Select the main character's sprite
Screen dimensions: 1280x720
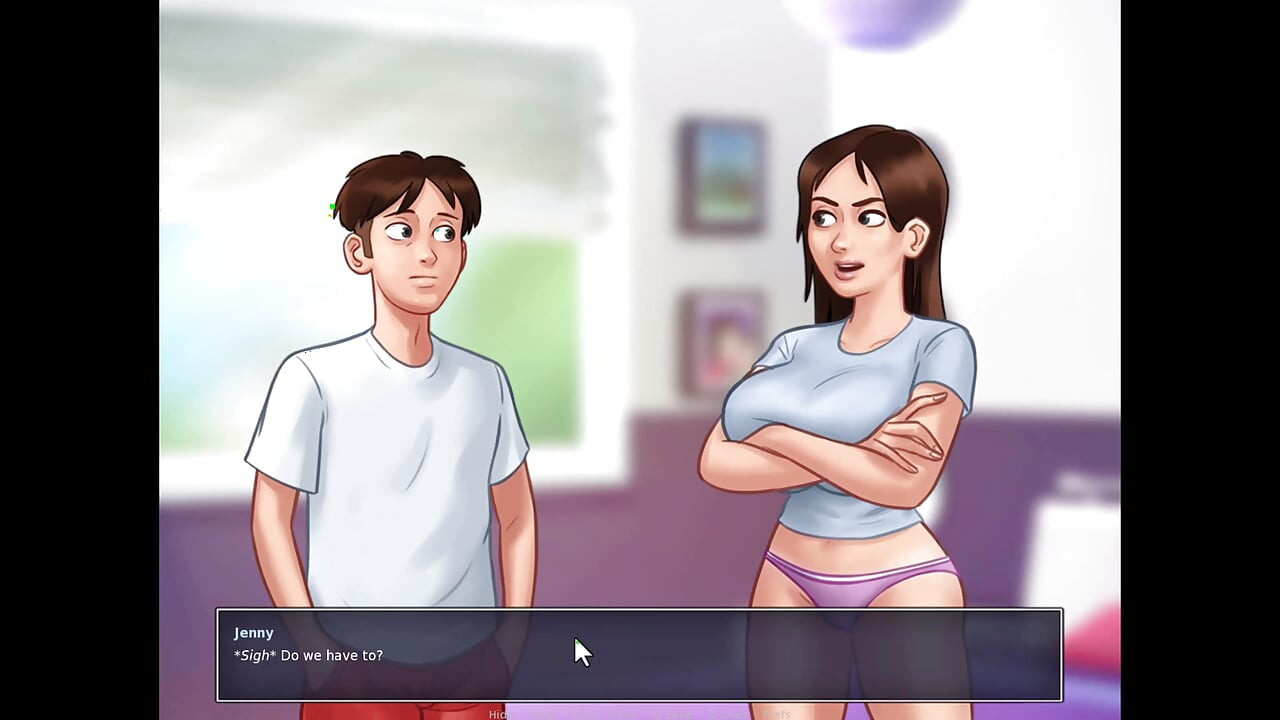[400, 400]
